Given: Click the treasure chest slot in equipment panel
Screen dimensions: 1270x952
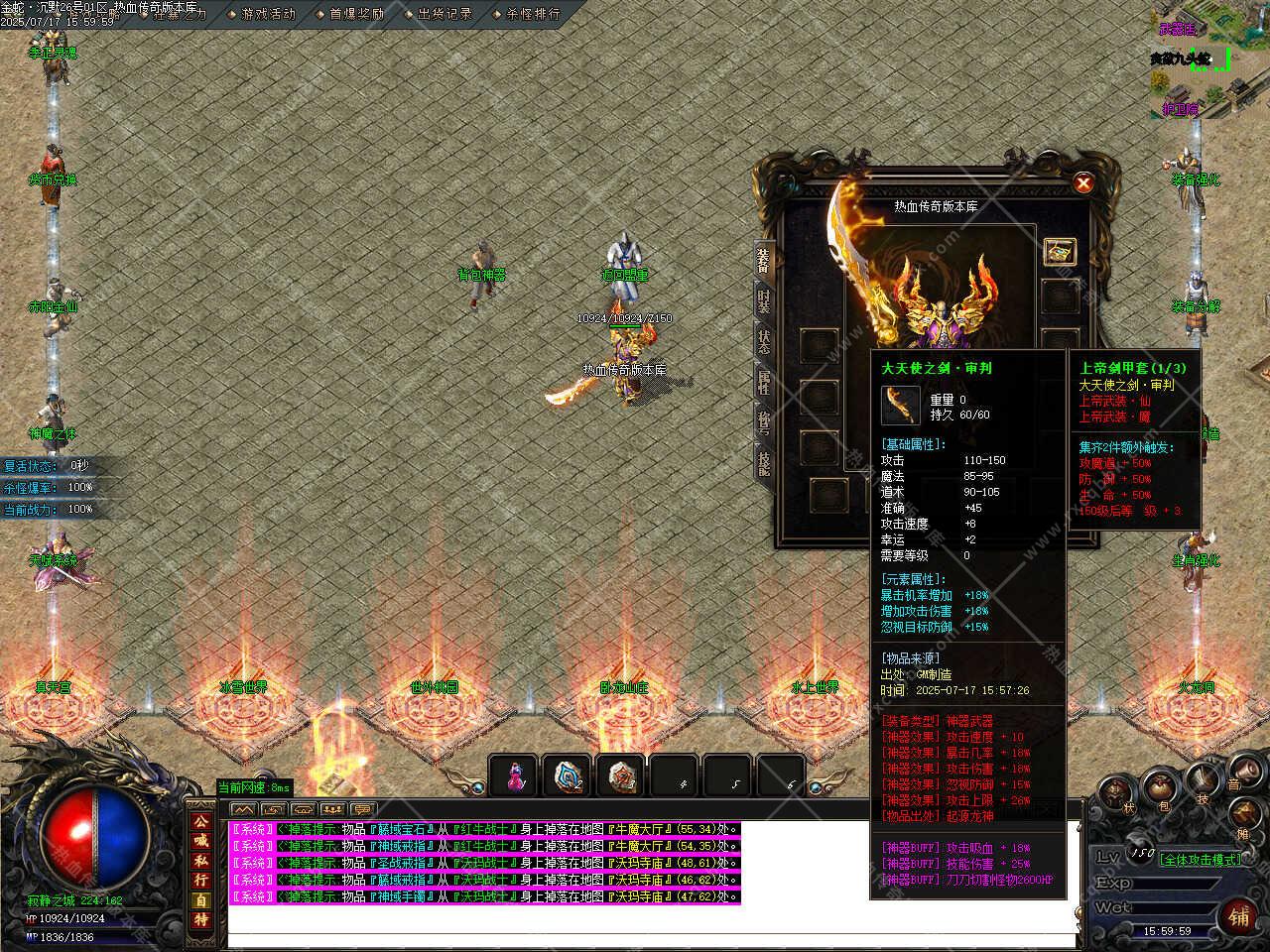Looking at the screenshot, I should [1060, 251].
